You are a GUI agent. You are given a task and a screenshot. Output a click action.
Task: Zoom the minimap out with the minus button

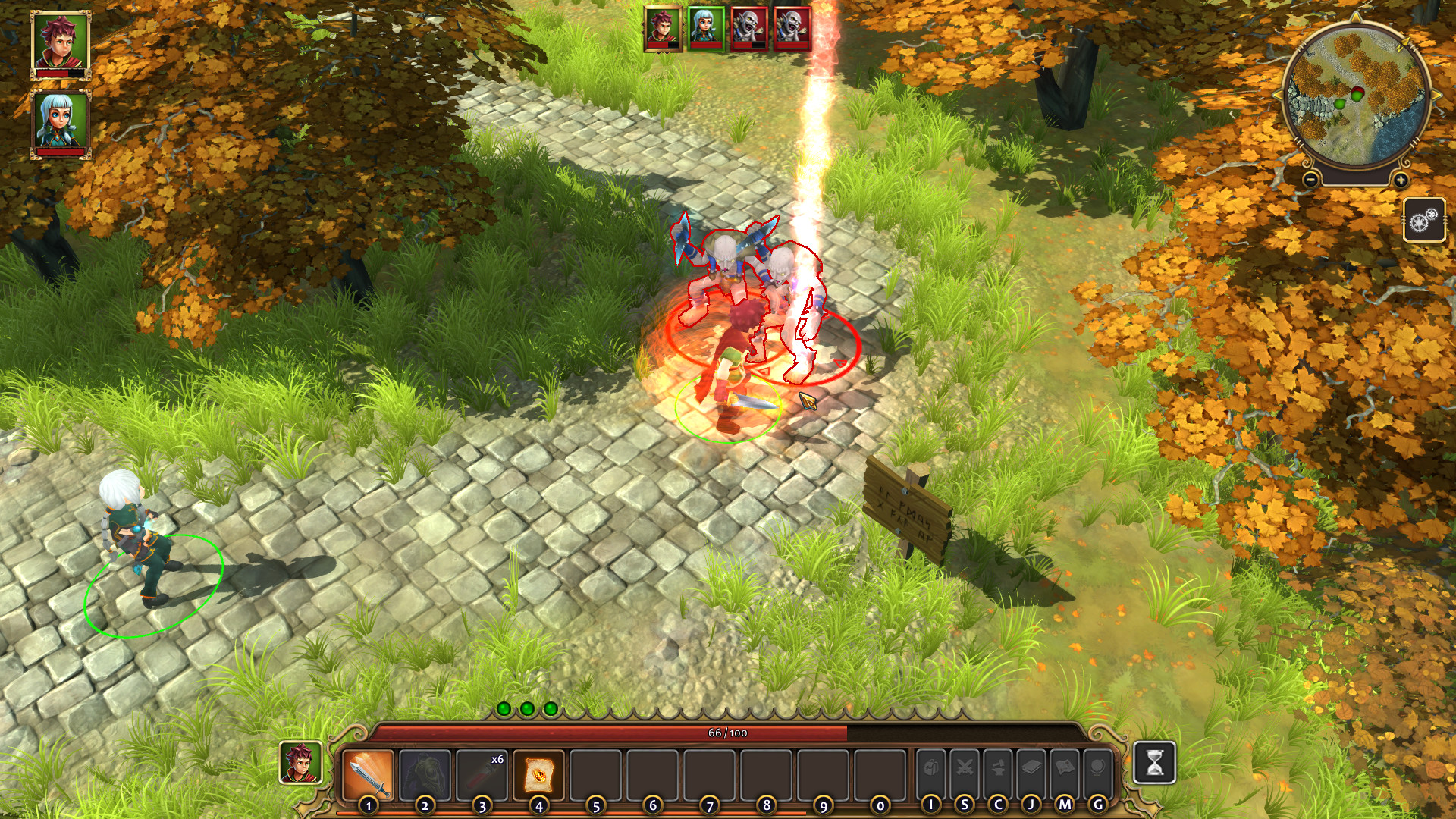click(1310, 179)
